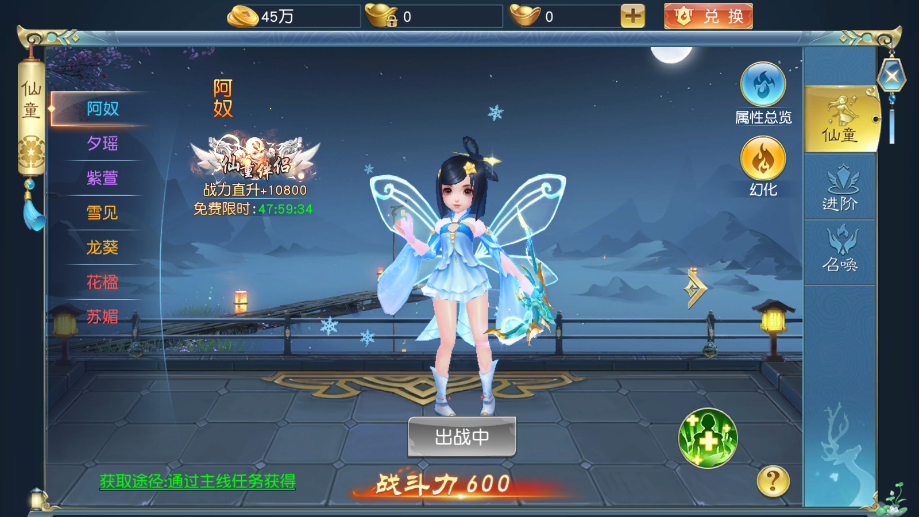
Task: Switch to the 进阶 tab
Action: [840, 187]
